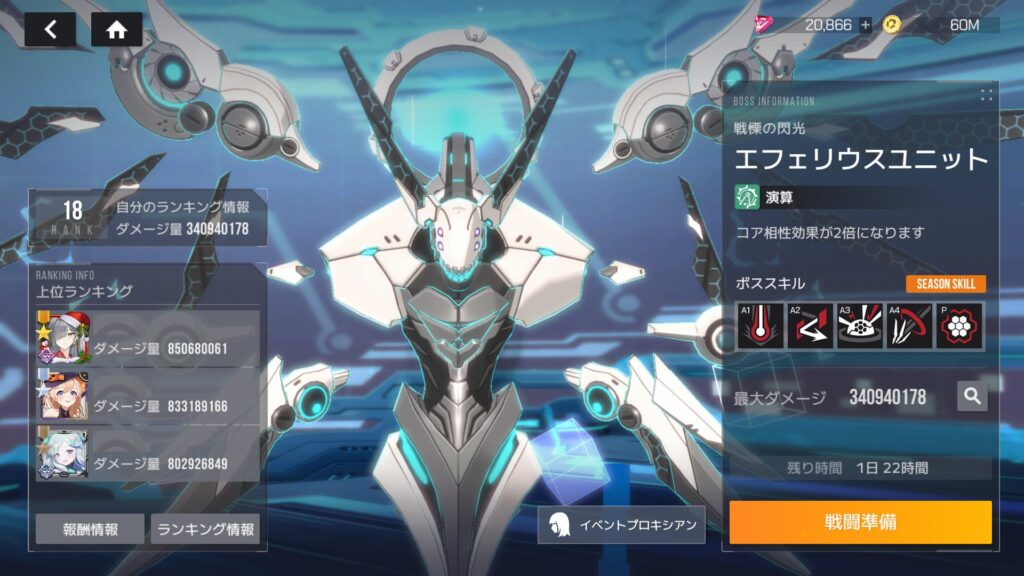The height and width of the screenshot is (576, 1024).
Task: Select the top-ranked player with 850680061 damage
Action: click(x=148, y=339)
